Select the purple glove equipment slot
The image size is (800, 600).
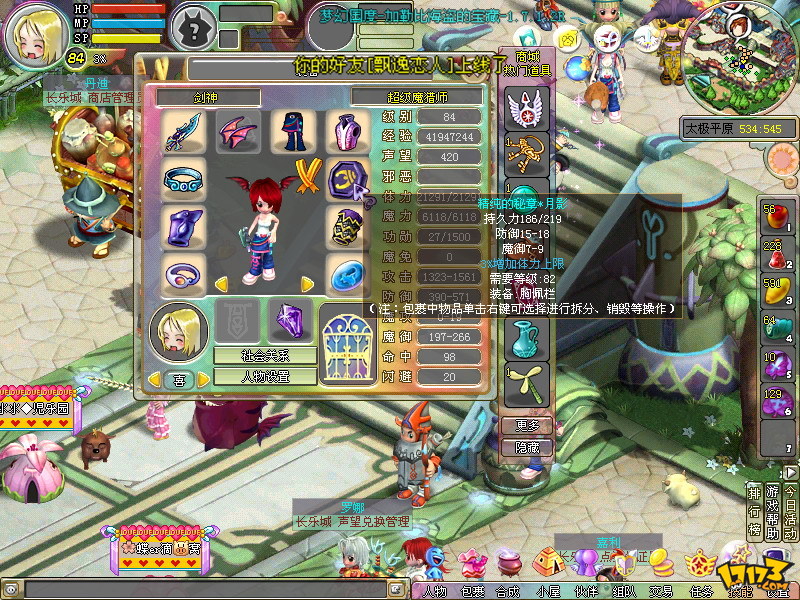point(183,228)
